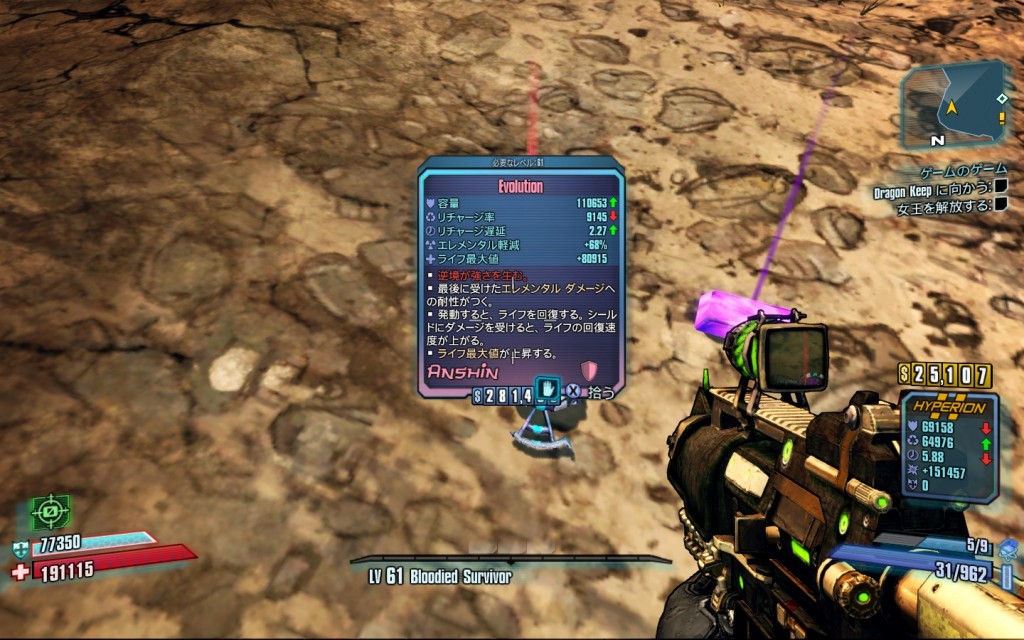Viewport: 1024px width, 640px height.
Task: Open the minimap in the corner
Action: [955, 104]
